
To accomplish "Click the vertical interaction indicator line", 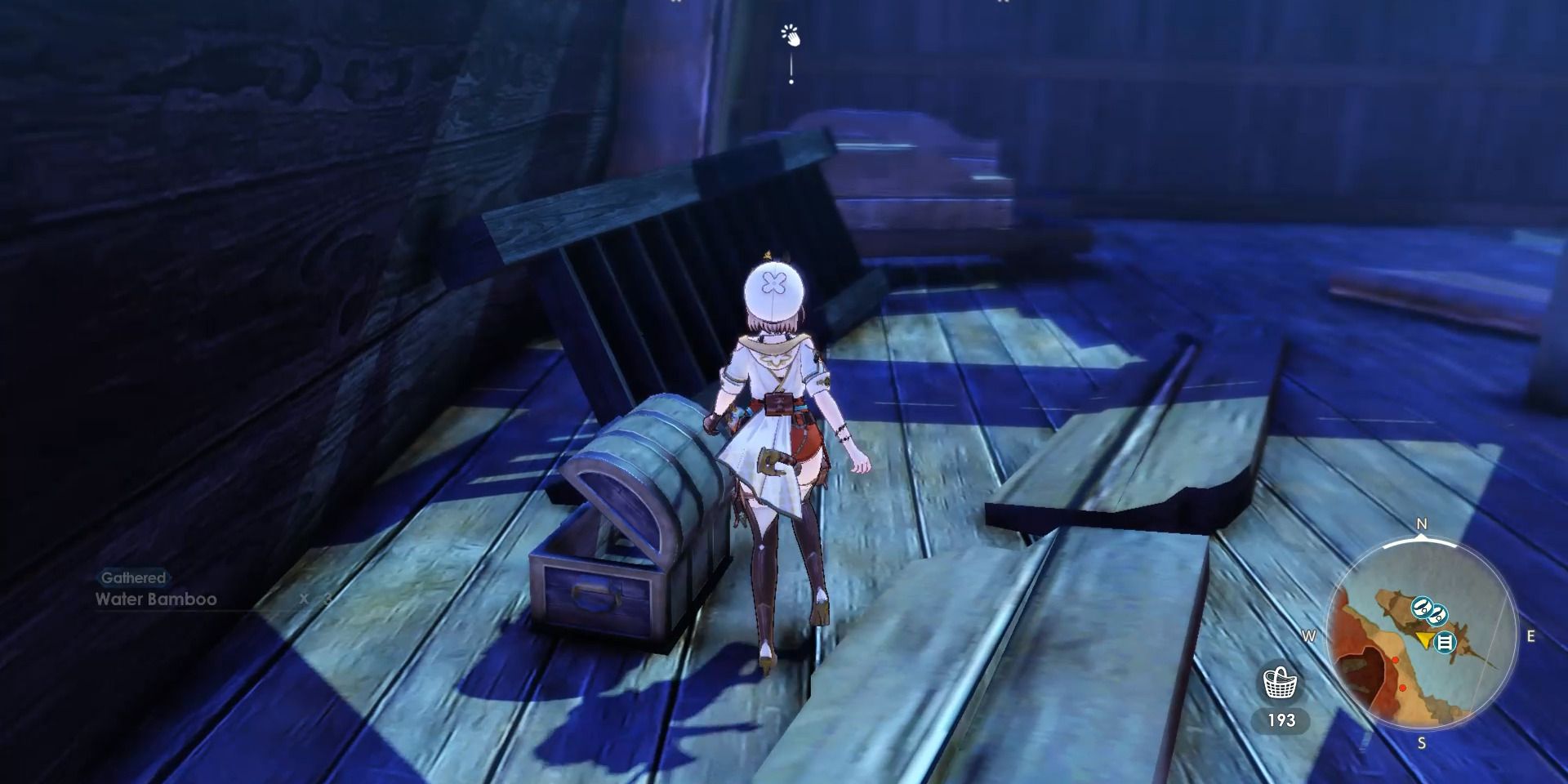I will coord(791,65).
